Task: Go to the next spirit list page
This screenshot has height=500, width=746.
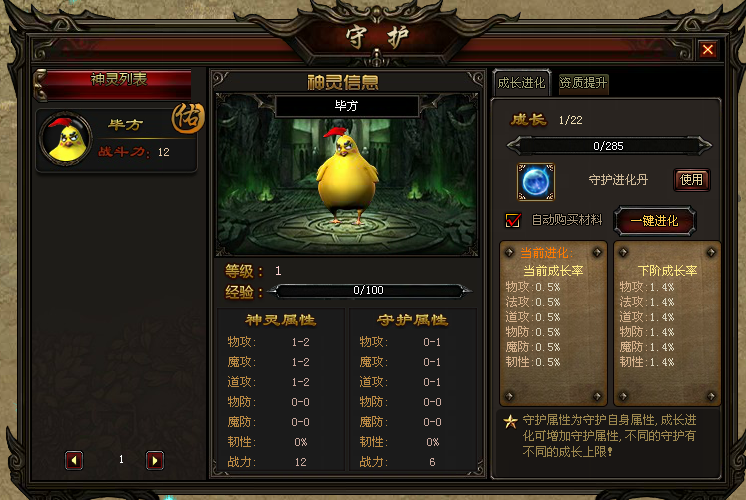Action: 155,460
